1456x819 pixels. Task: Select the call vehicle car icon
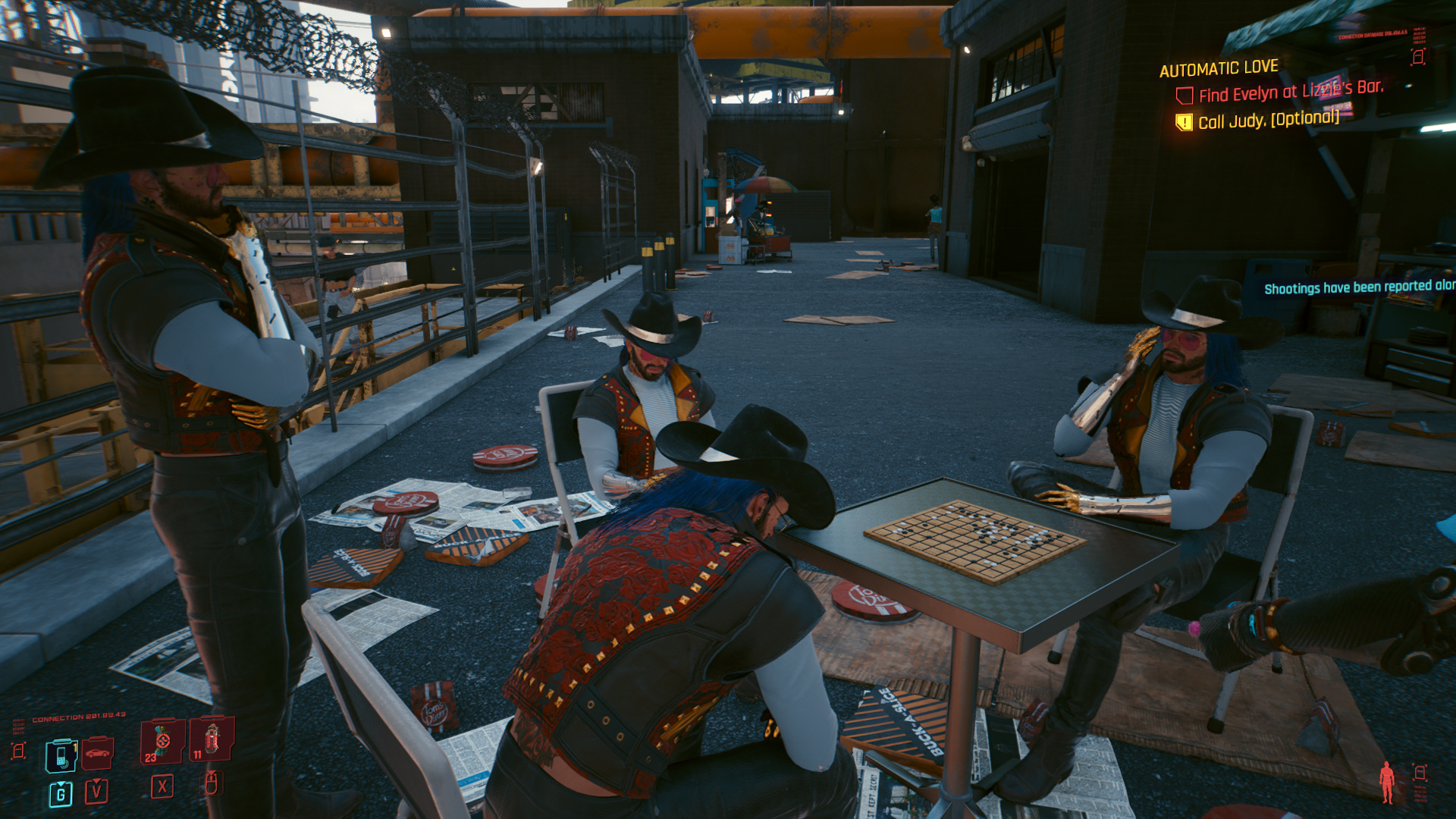click(98, 753)
